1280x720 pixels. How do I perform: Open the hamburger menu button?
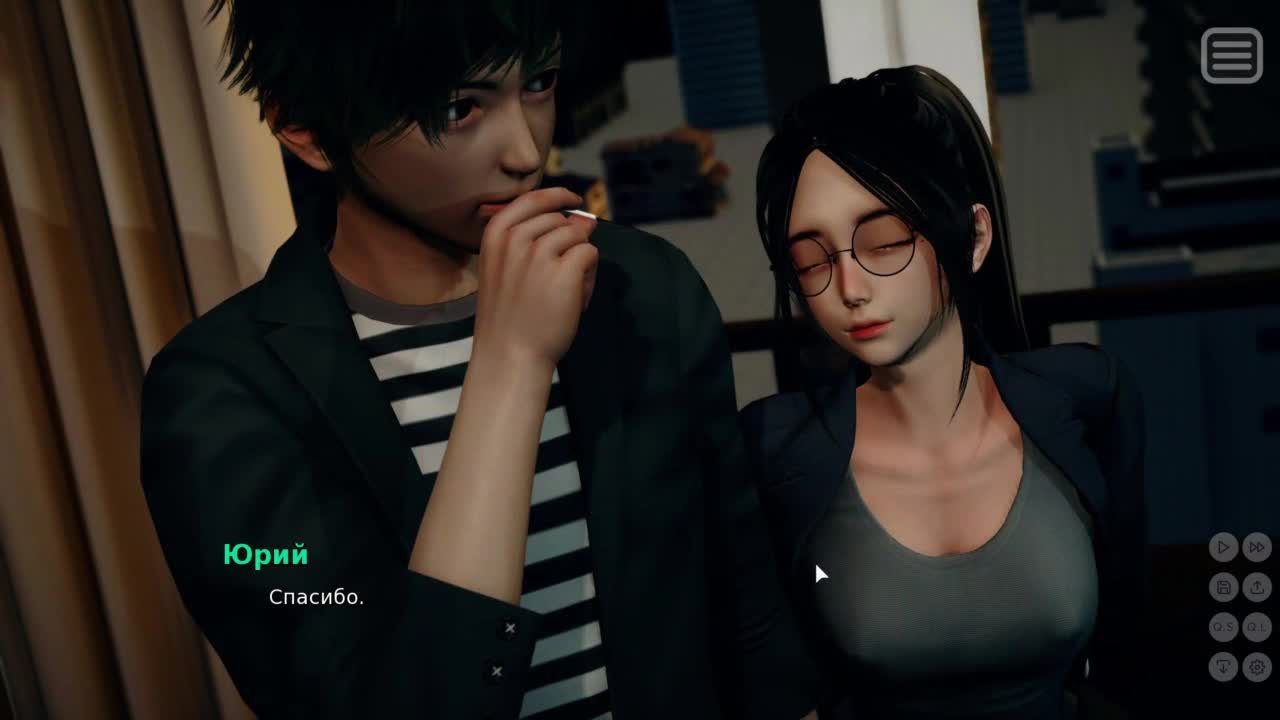1231,55
